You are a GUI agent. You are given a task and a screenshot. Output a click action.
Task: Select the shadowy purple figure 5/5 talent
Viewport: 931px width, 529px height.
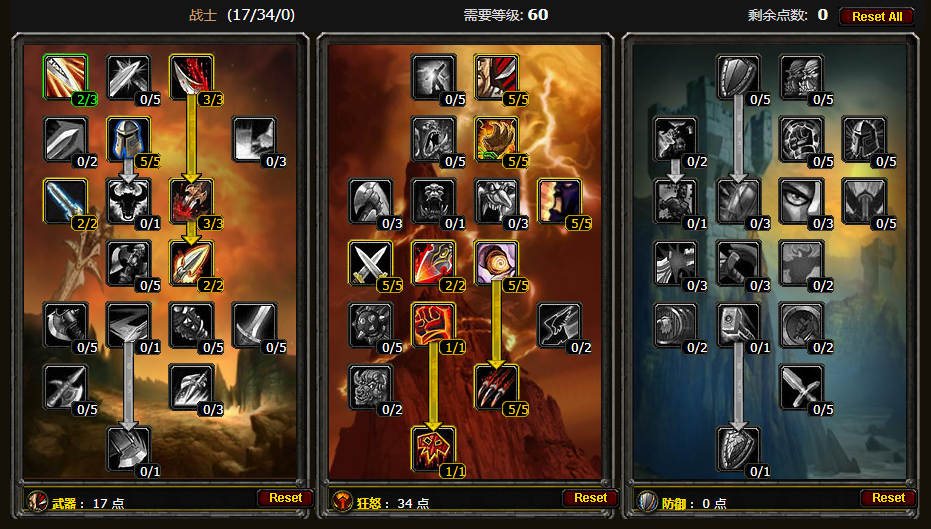557,201
